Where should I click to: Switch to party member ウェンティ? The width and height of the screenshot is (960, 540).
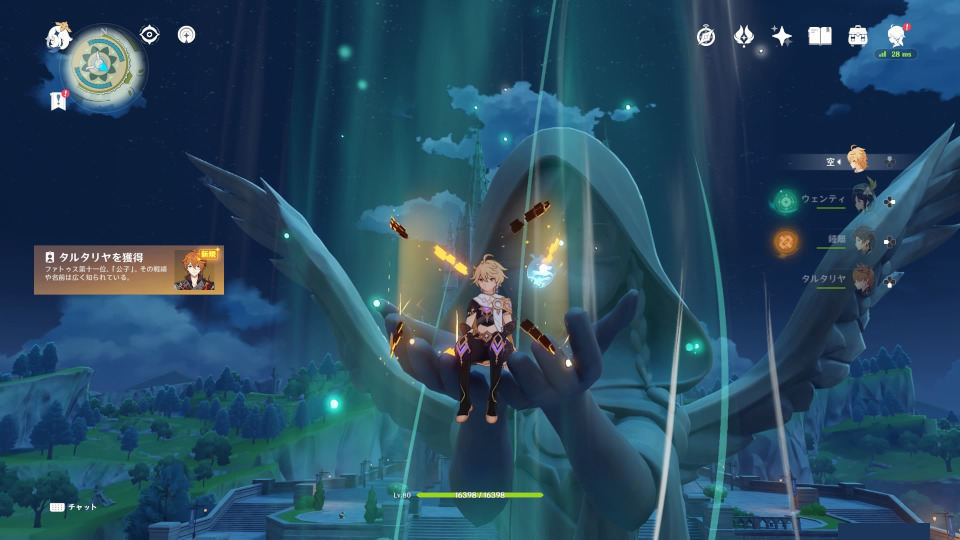tap(862, 200)
